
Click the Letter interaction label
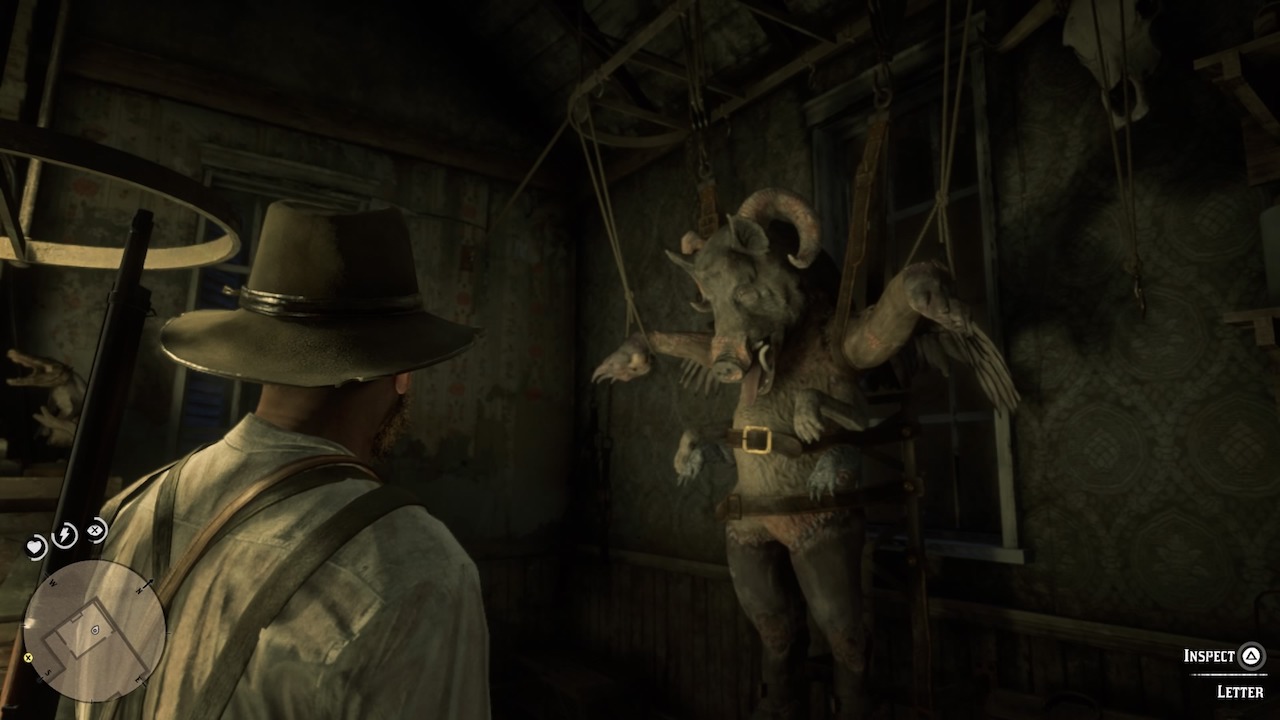[x=1240, y=691]
